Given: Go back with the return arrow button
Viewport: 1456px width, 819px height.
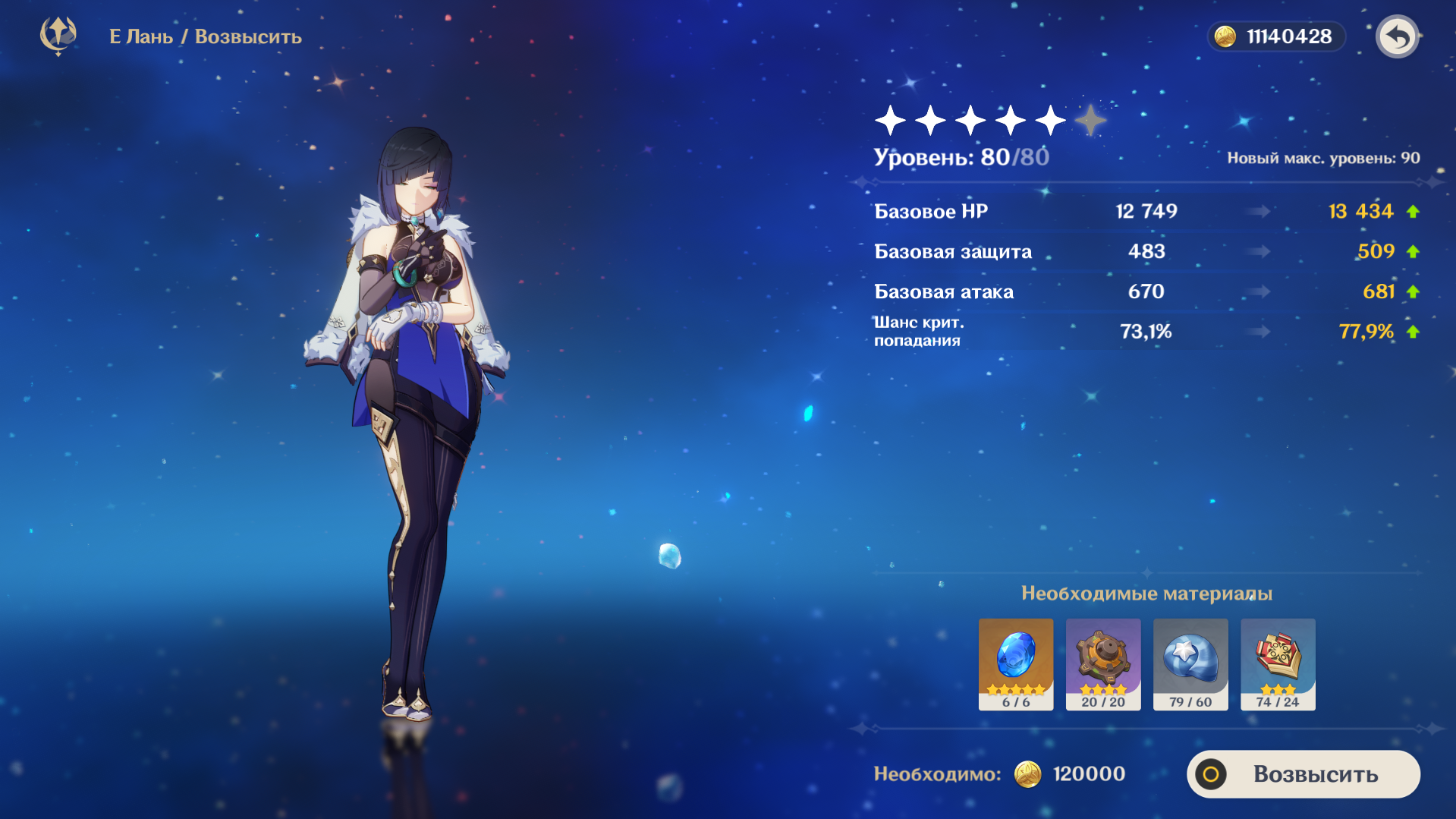Looking at the screenshot, I should tap(1397, 36).
